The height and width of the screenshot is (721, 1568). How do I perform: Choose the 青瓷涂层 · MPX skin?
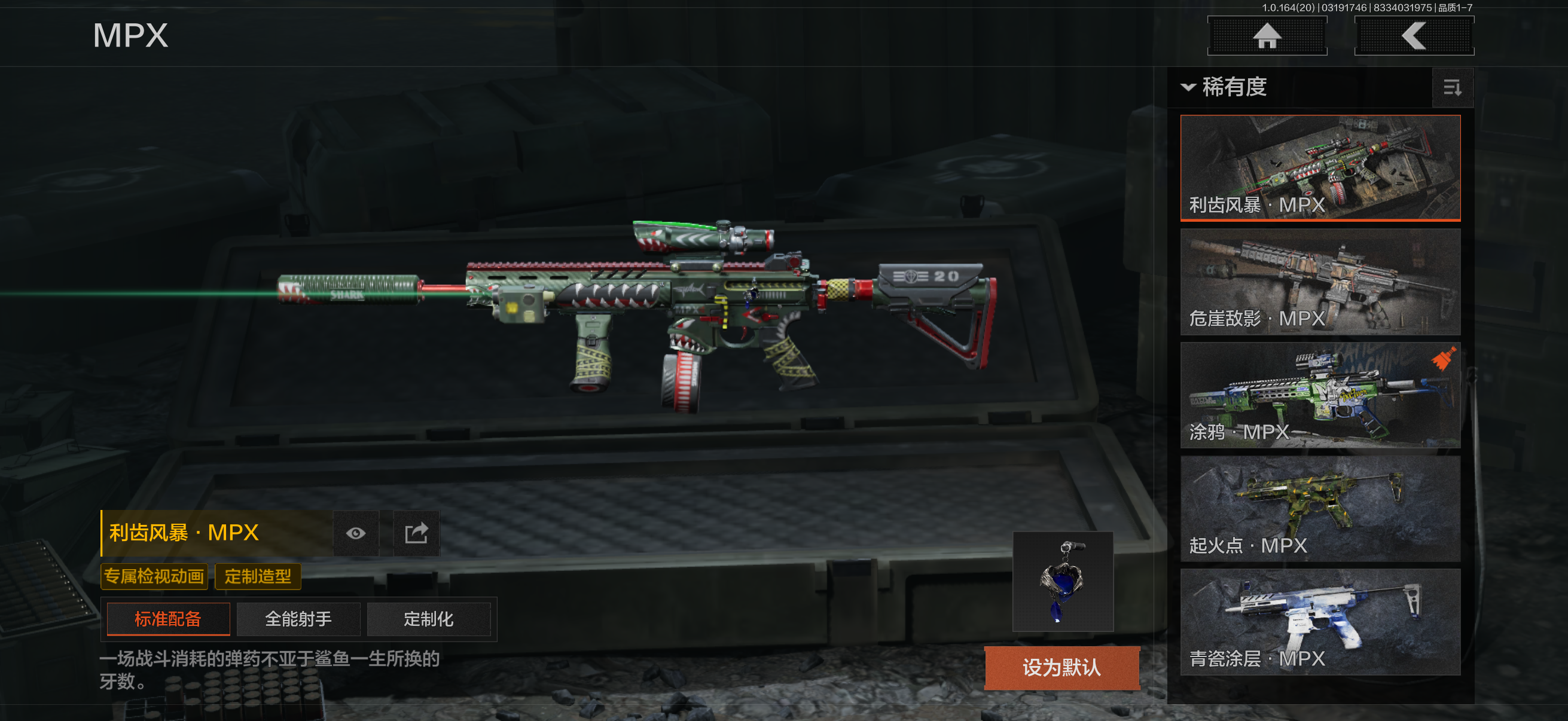click(x=1320, y=621)
